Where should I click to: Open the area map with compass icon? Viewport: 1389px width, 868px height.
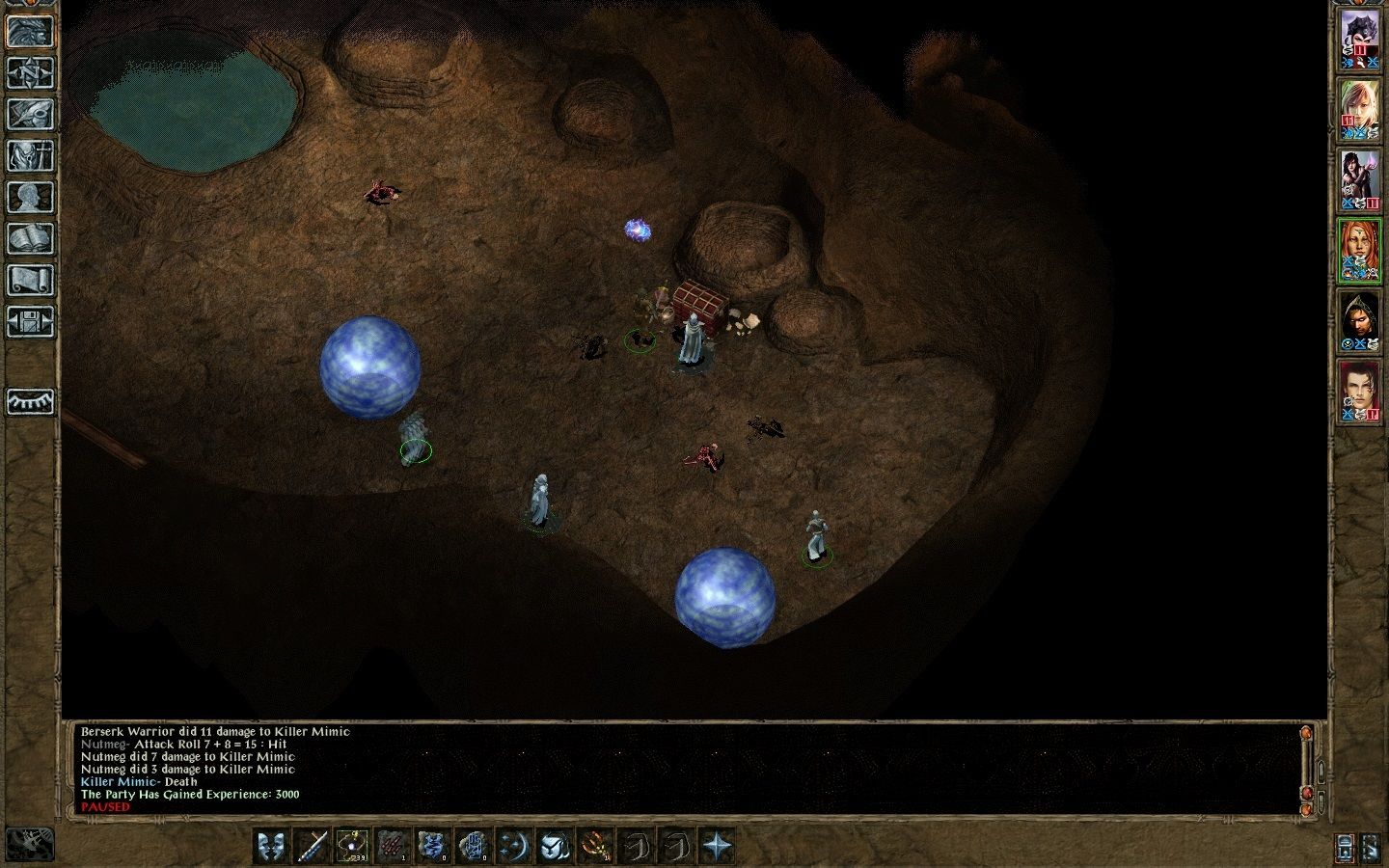pos(30,73)
